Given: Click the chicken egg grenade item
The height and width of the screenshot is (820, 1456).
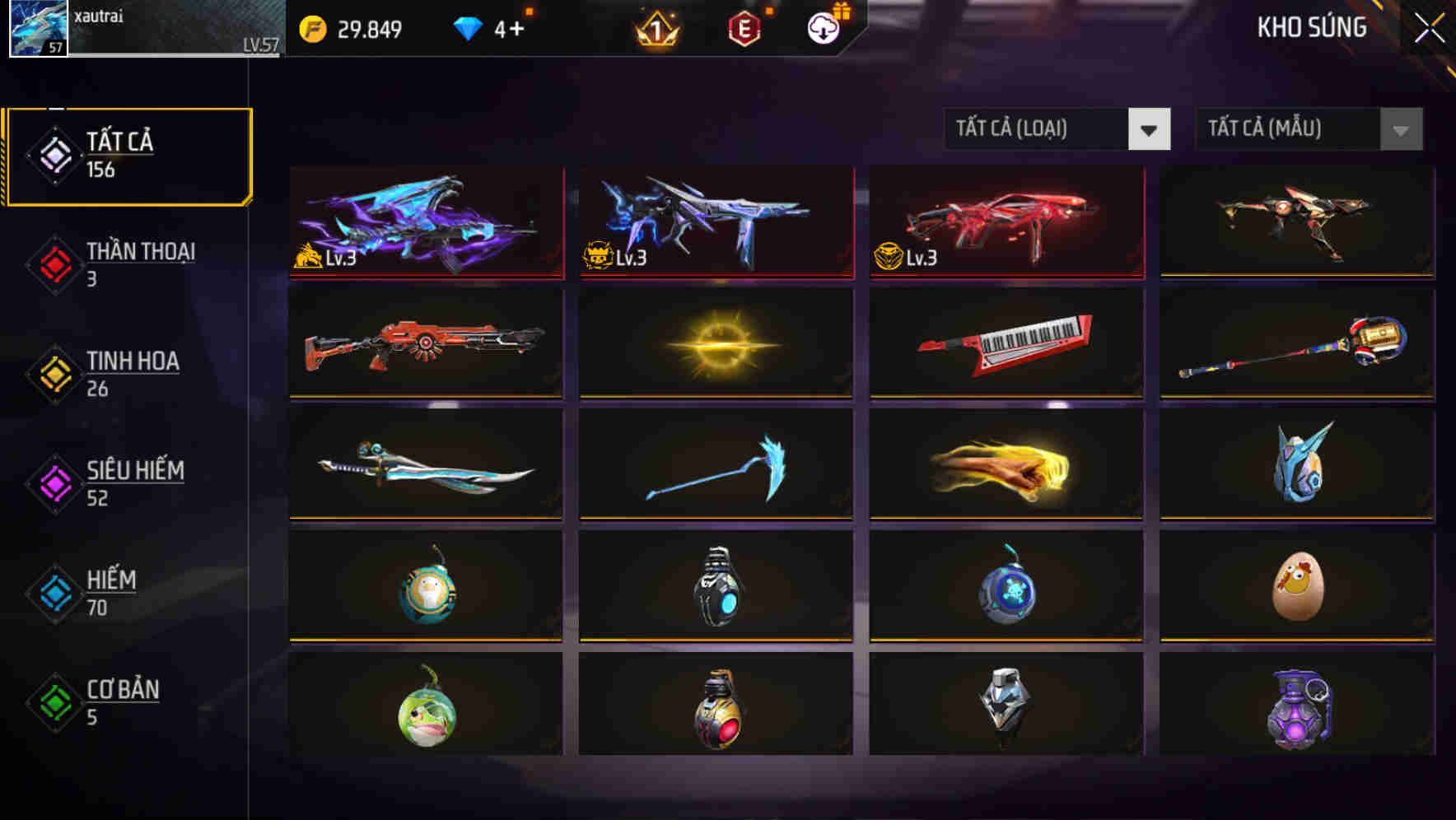Looking at the screenshot, I should click(x=1293, y=589).
